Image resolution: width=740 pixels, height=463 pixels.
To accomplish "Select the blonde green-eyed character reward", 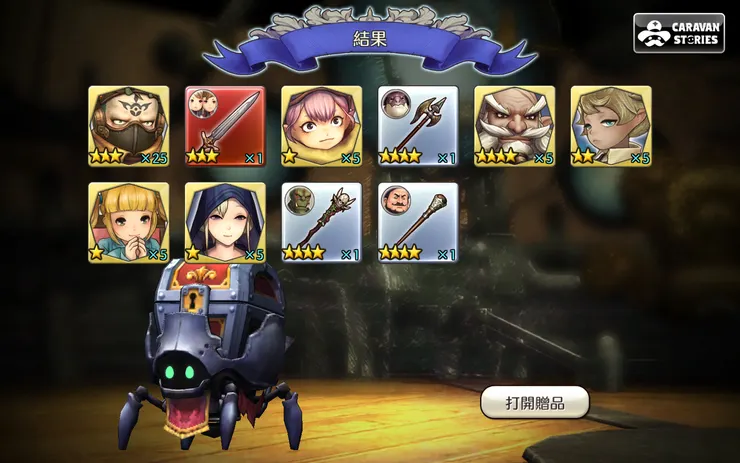I will tap(610, 126).
